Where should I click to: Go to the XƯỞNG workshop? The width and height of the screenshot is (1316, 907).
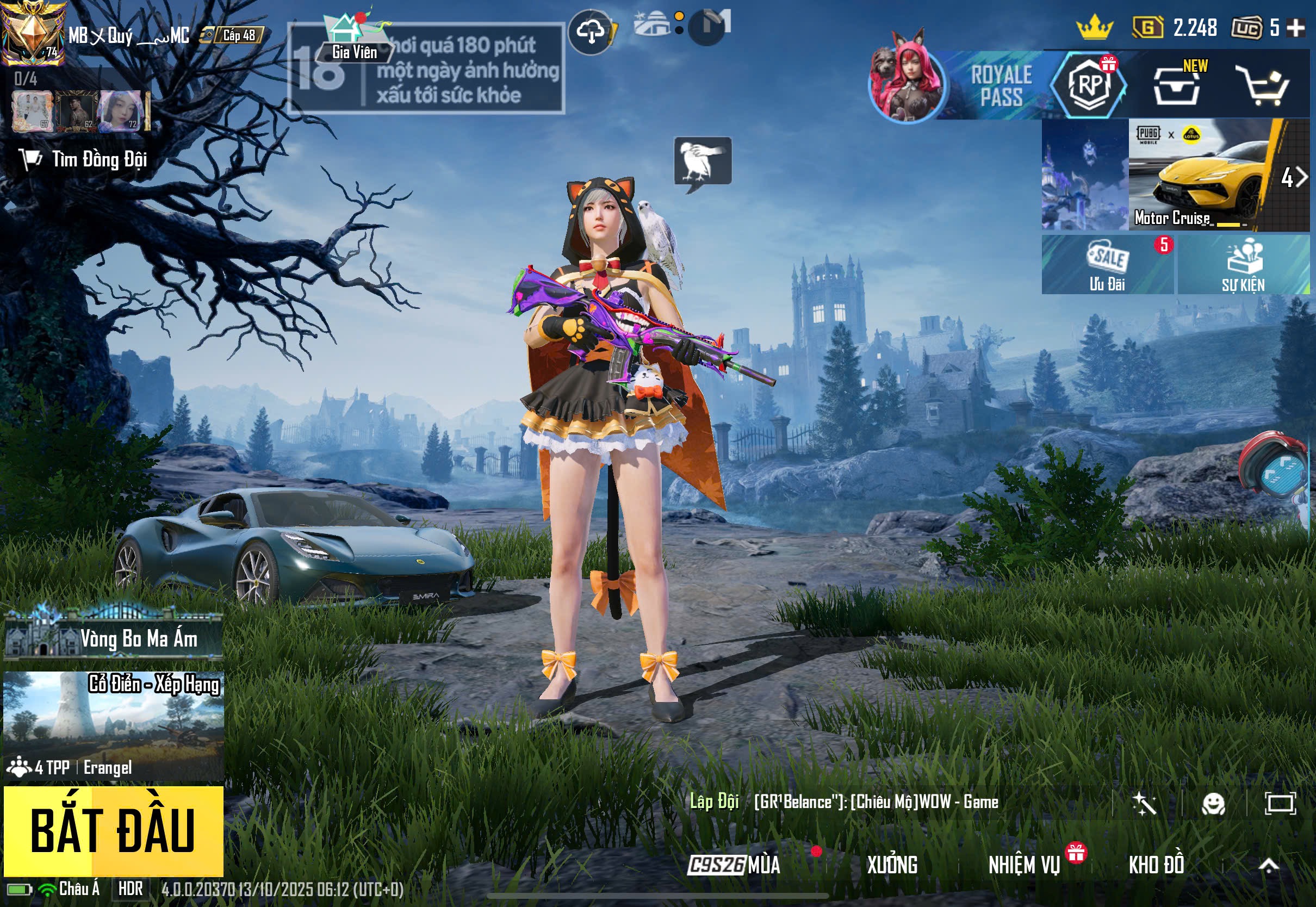coord(891,865)
